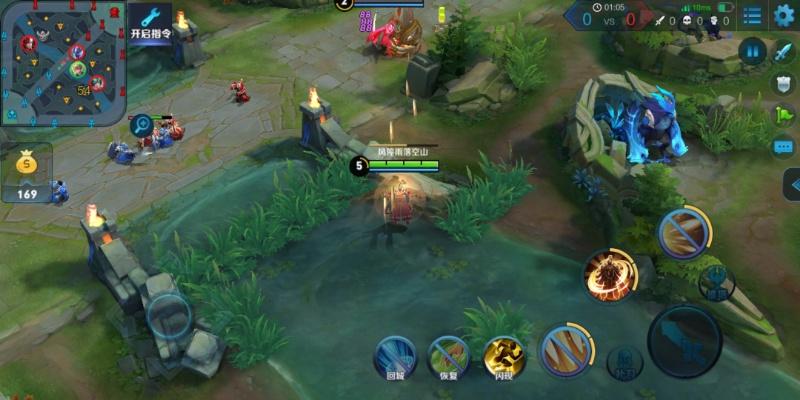Touch the movement joystick

point(168,316)
